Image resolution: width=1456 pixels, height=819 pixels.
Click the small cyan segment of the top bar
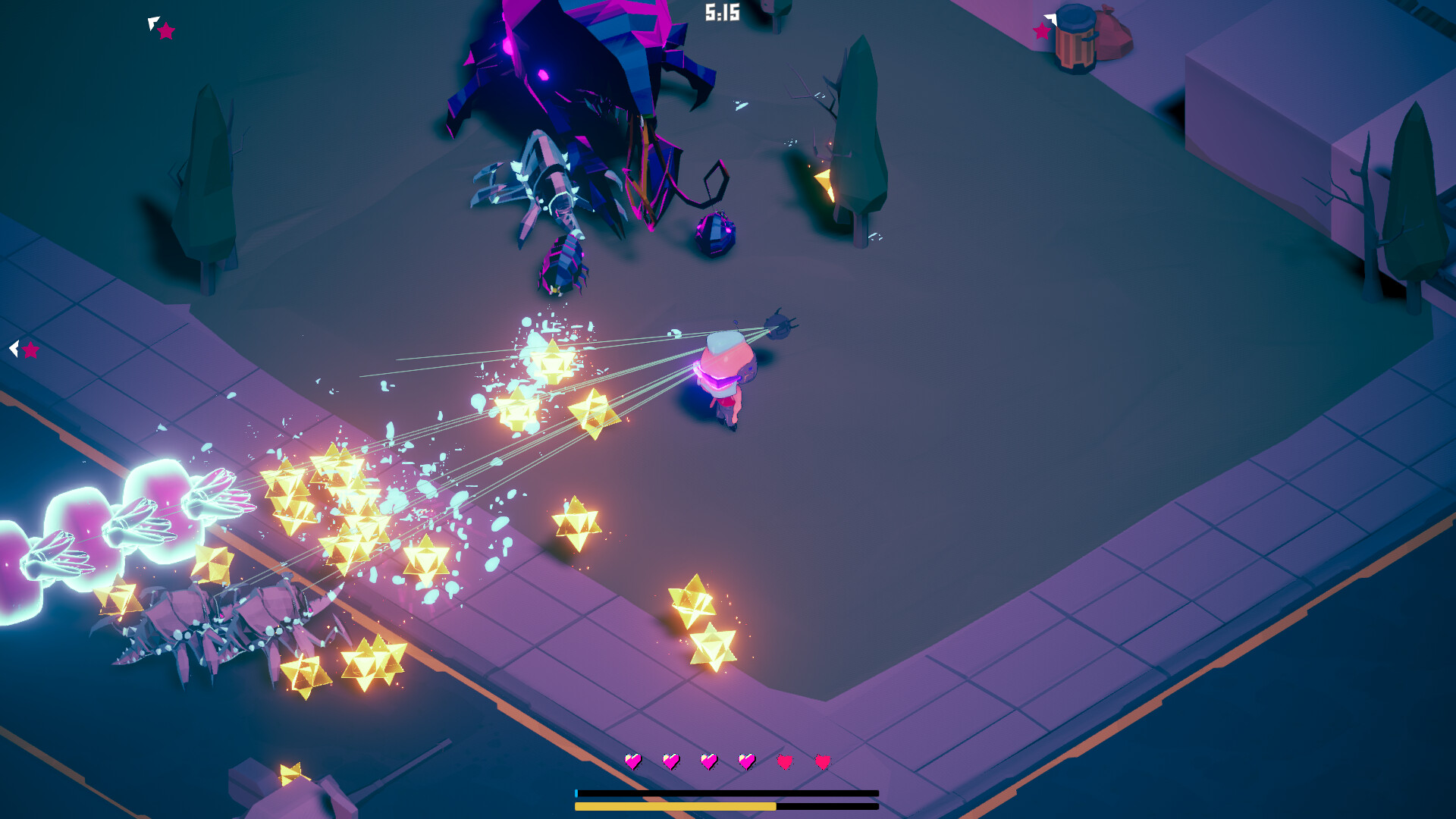pos(577,793)
